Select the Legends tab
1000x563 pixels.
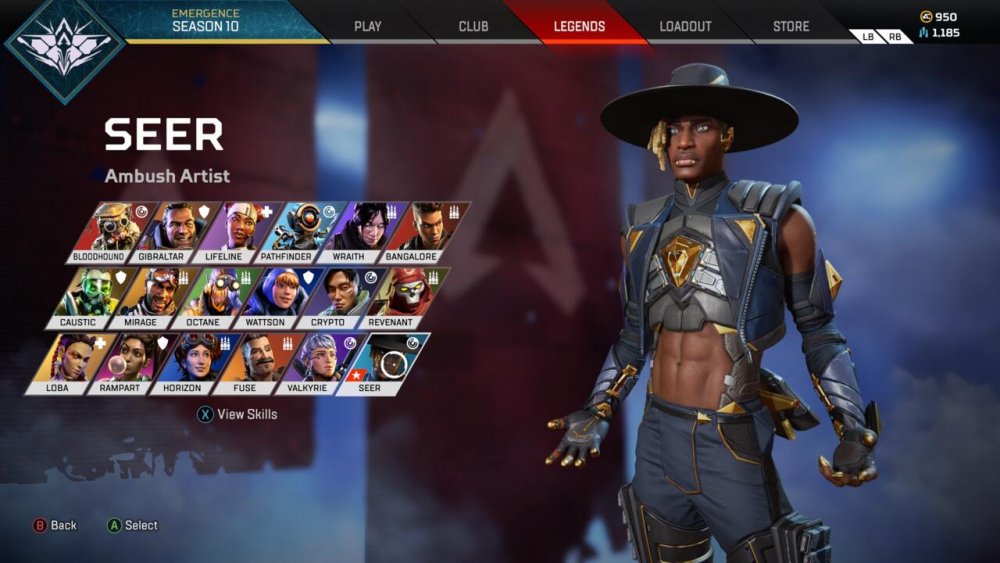point(579,26)
